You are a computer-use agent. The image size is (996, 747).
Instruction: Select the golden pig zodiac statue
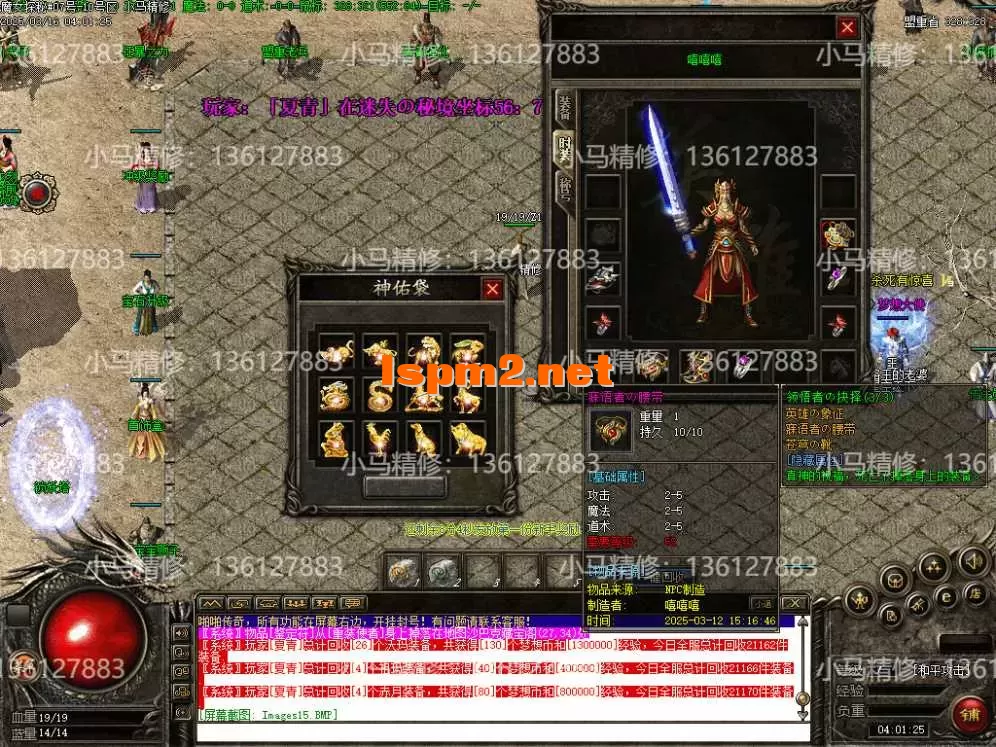[467, 440]
